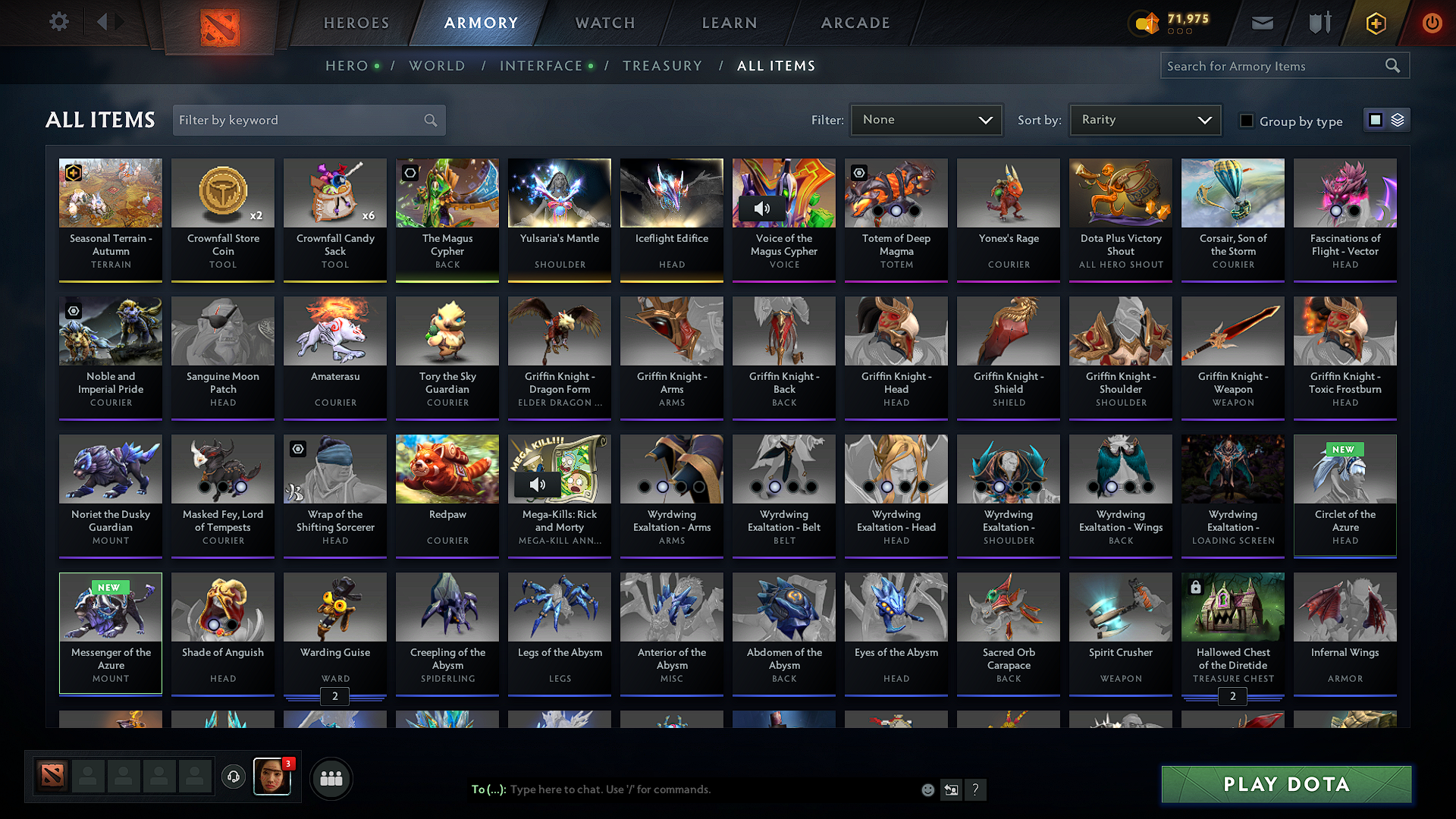Click the armory shield-and-sword icon
This screenshot has height=819, width=1456.
pyautogui.click(x=1319, y=23)
